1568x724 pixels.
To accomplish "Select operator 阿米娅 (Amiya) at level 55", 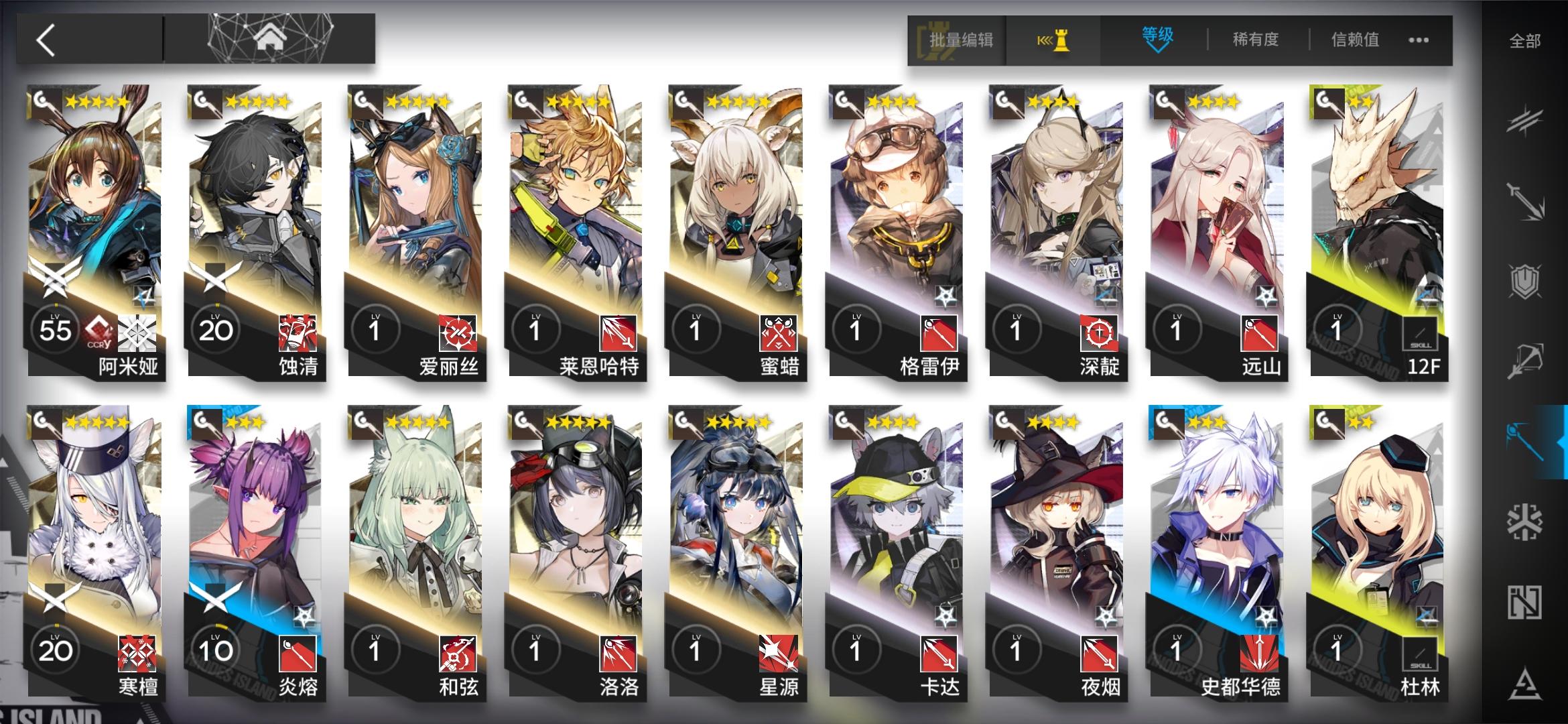I will pyautogui.click(x=94, y=235).
